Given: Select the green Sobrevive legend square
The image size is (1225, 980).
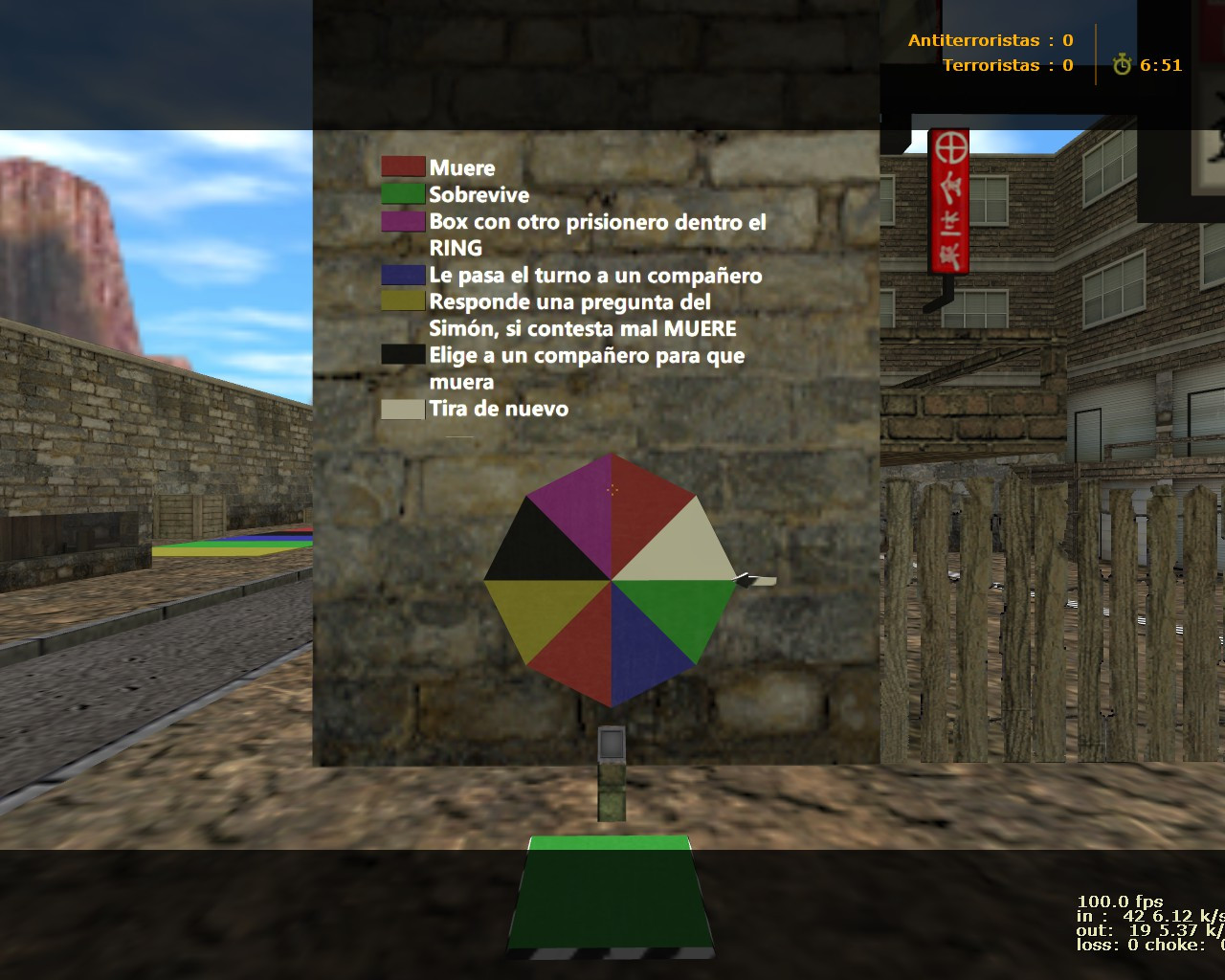Looking at the screenshot, I should 402,193.
